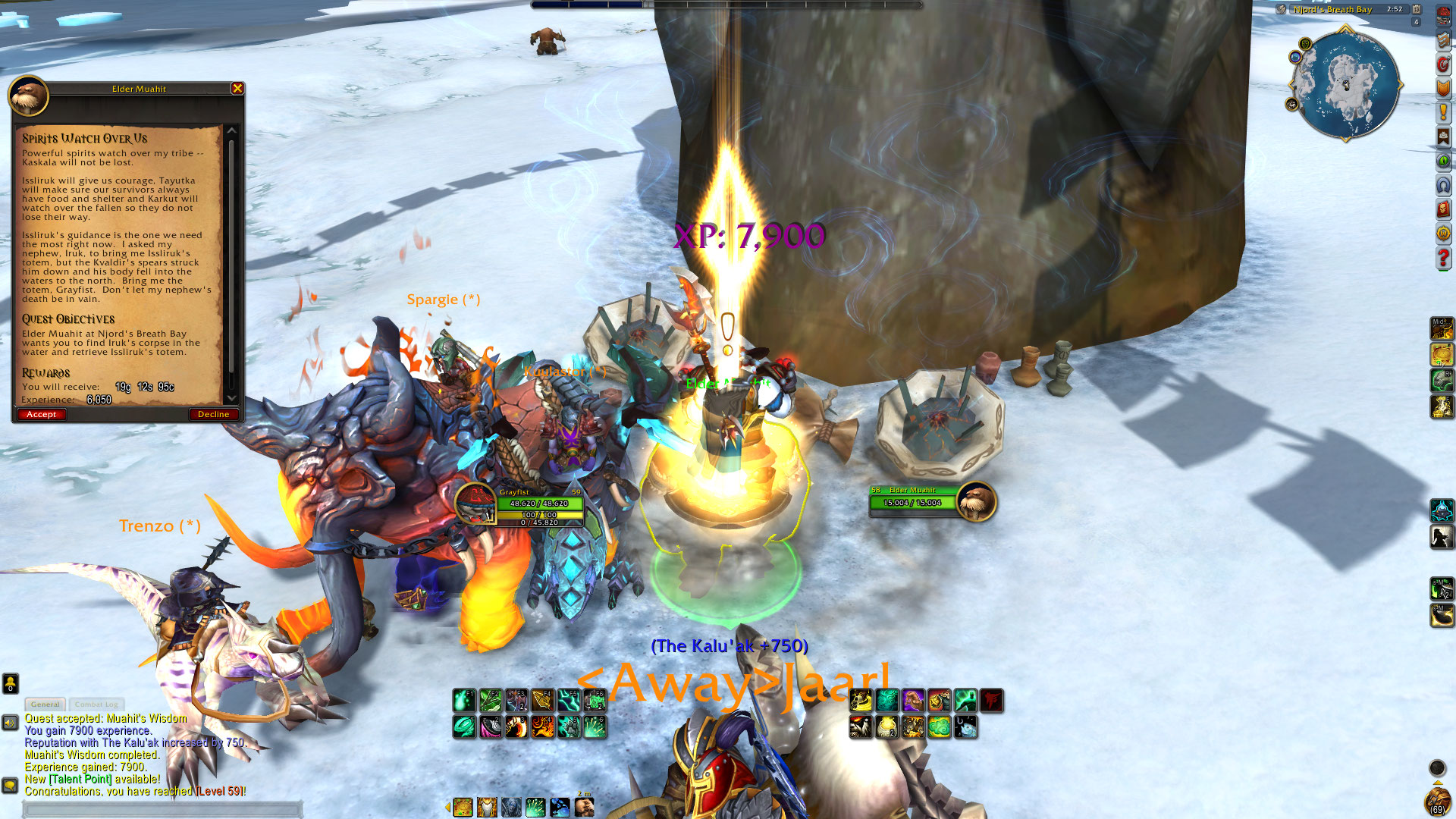The width and height of the screenshot is (1456, 819).
Task: Accept the Spirits Watch Over Us quest
Action: point(42,414)
